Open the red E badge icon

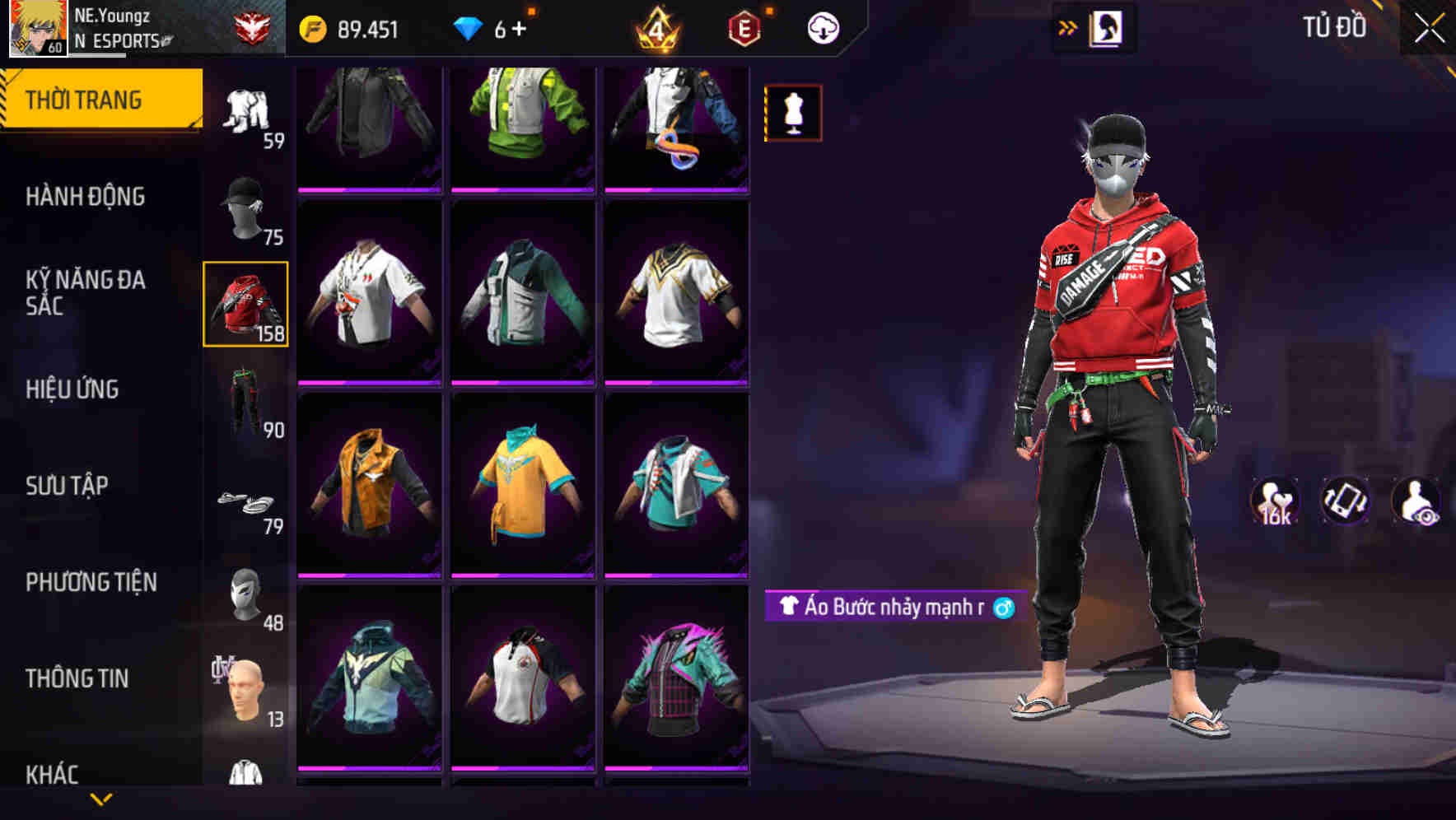coord(744,27)
